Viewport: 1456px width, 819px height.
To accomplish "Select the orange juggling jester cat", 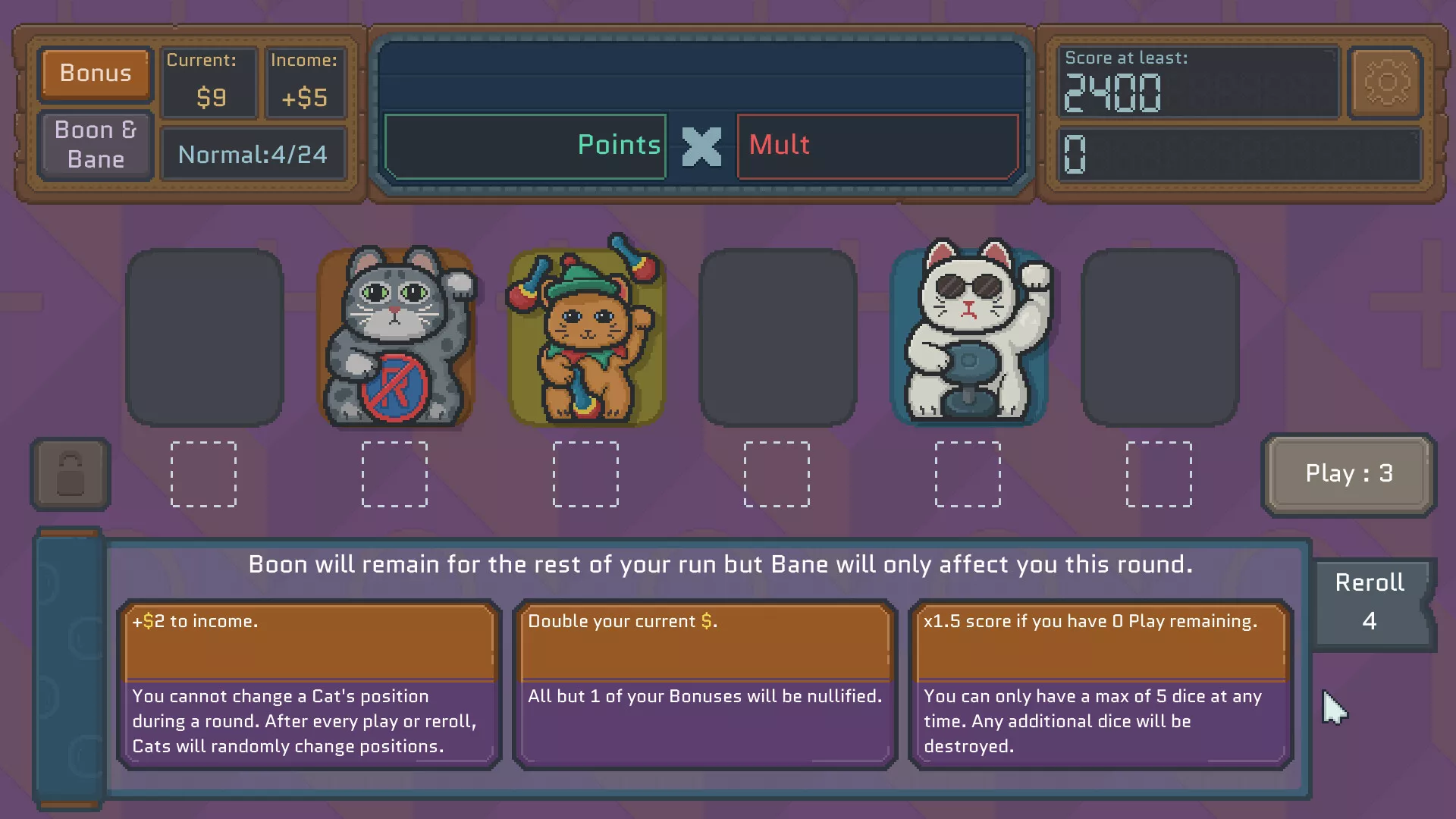I will (x=585, y=337).
